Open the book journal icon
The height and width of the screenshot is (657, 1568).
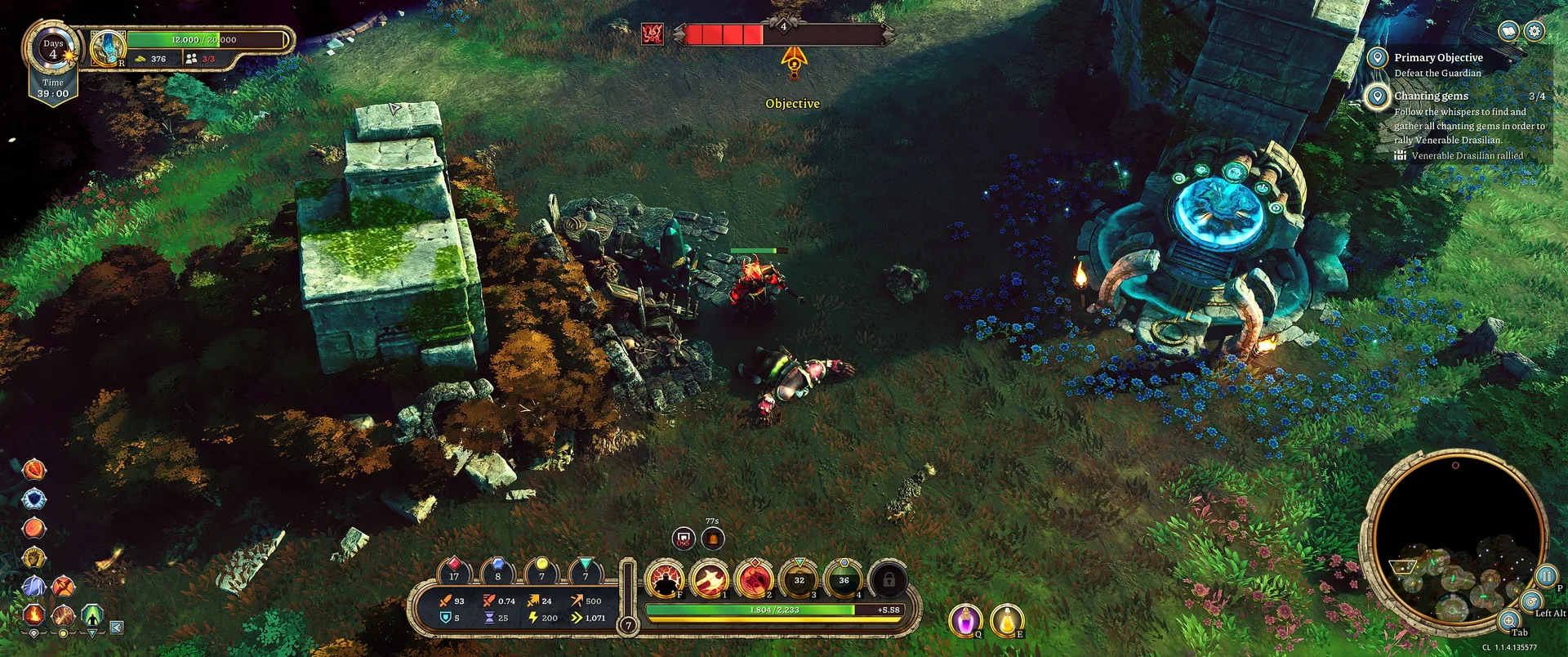[x=1509, y=31]
